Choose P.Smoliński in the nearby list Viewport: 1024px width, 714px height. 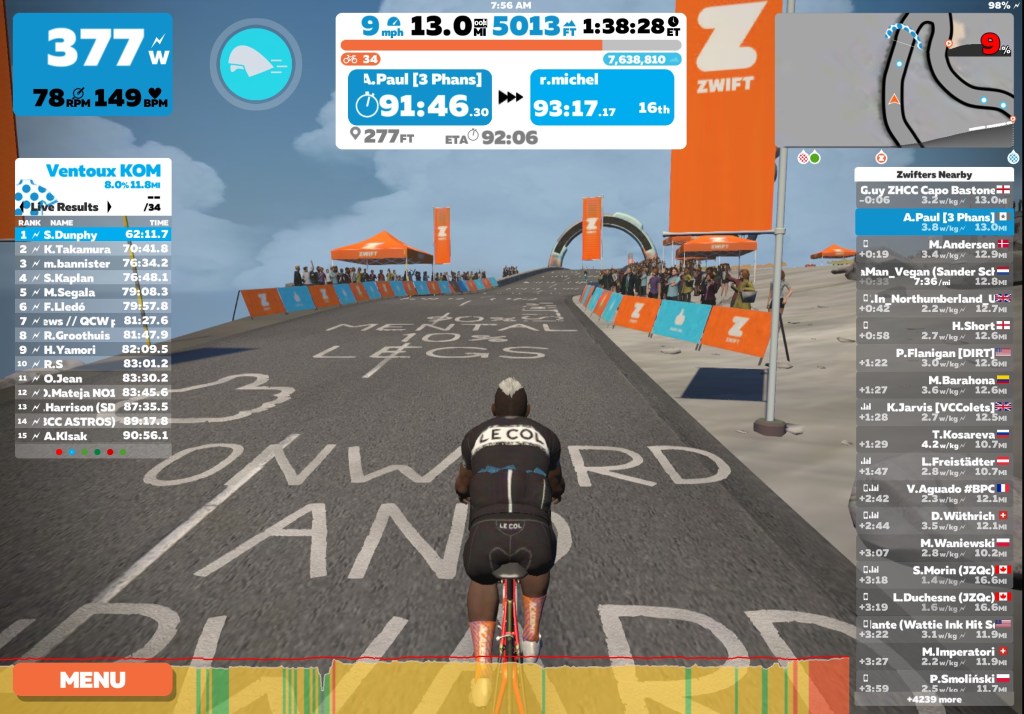(934, 683)
